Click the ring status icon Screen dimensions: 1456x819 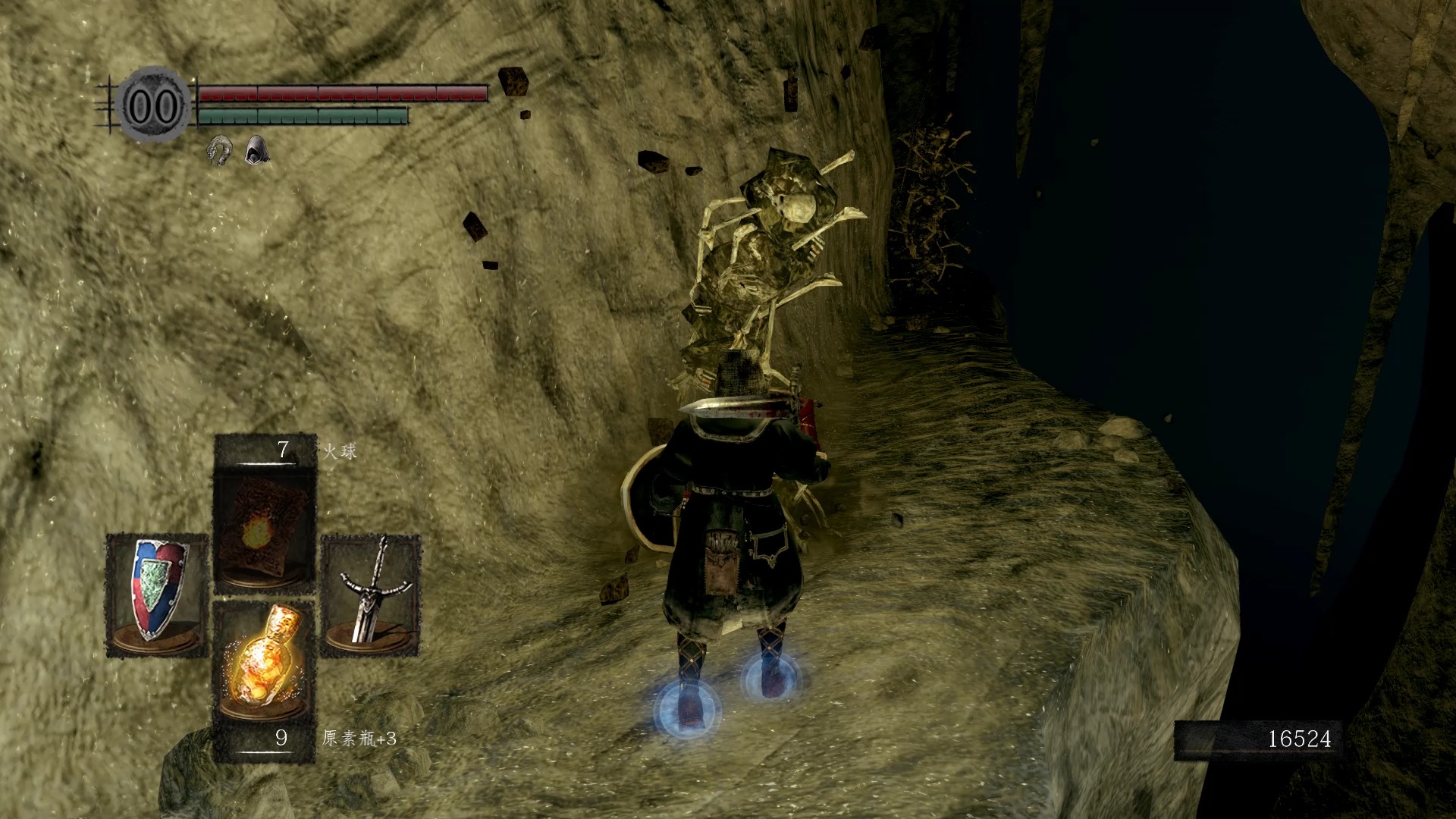[220, 149]
